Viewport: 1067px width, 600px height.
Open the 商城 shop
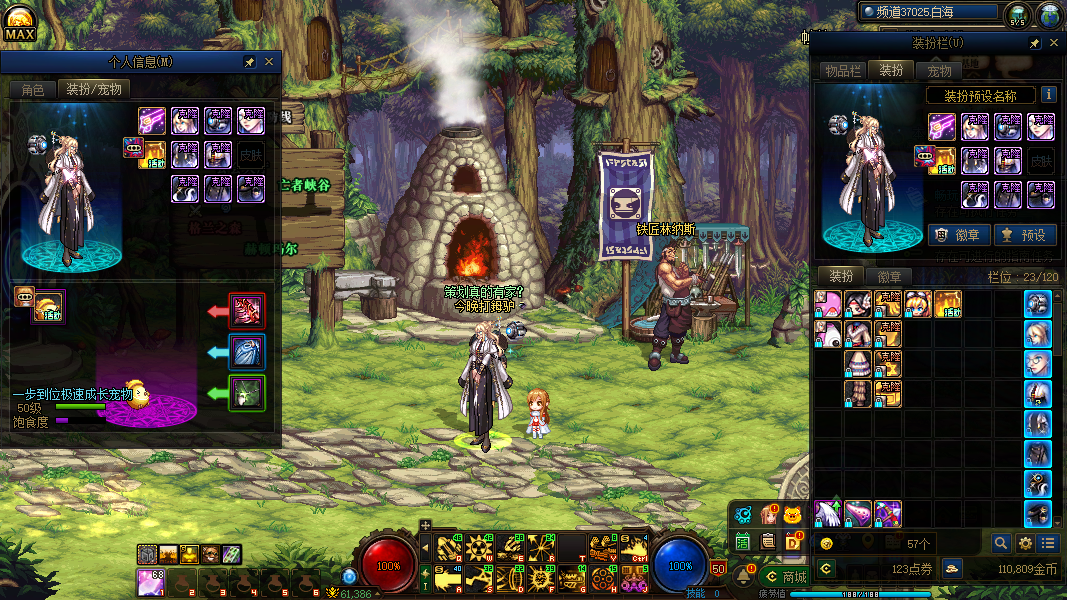pos(785,577)
